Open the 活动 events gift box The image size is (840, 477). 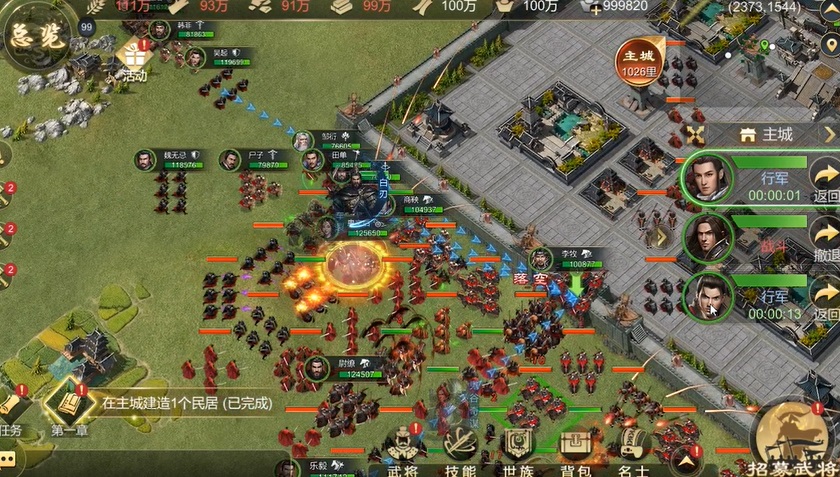click(x=134, y=55)
